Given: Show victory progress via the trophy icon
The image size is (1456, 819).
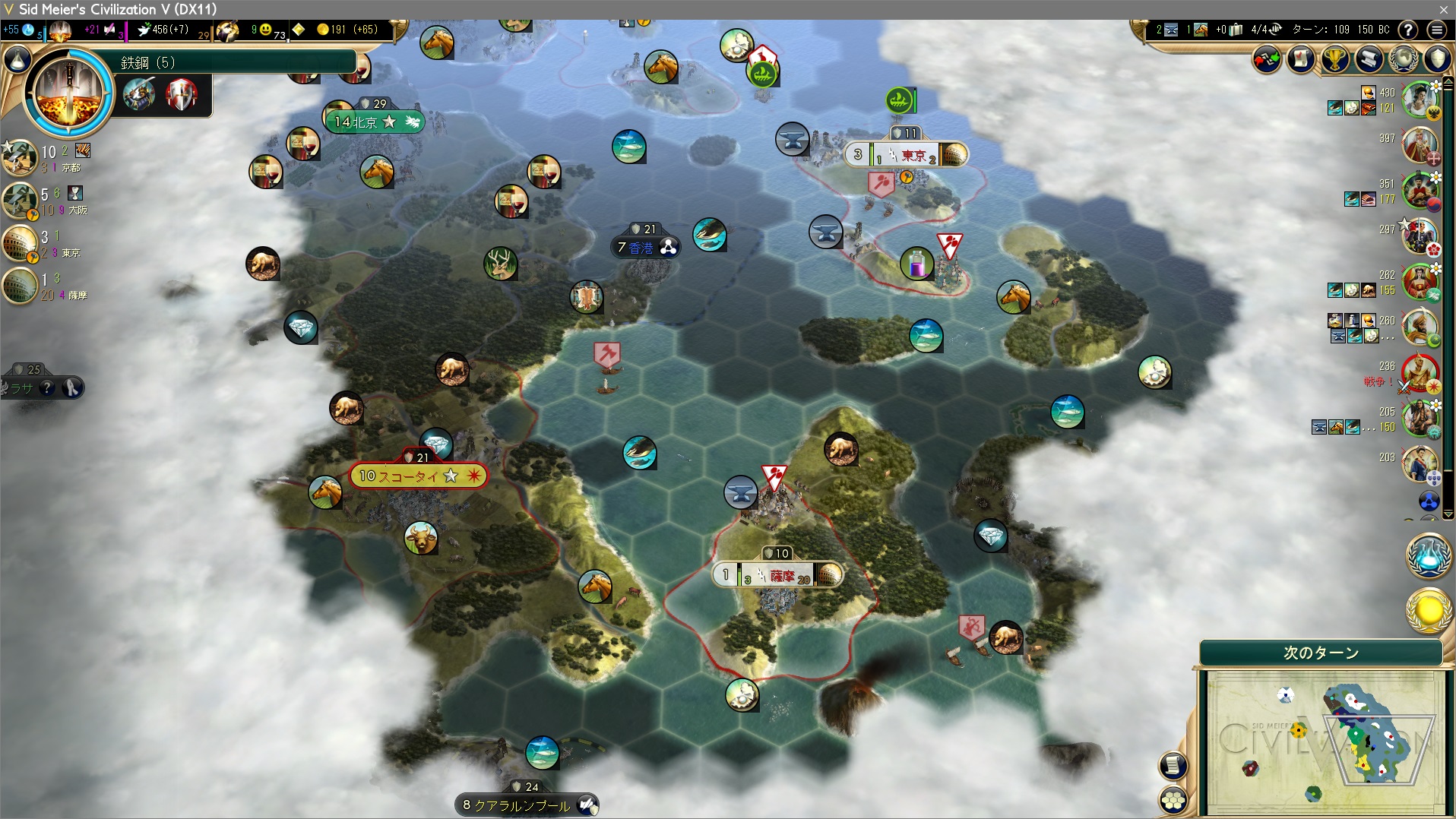Looking at the screenshot, I should click(1334, 59).
